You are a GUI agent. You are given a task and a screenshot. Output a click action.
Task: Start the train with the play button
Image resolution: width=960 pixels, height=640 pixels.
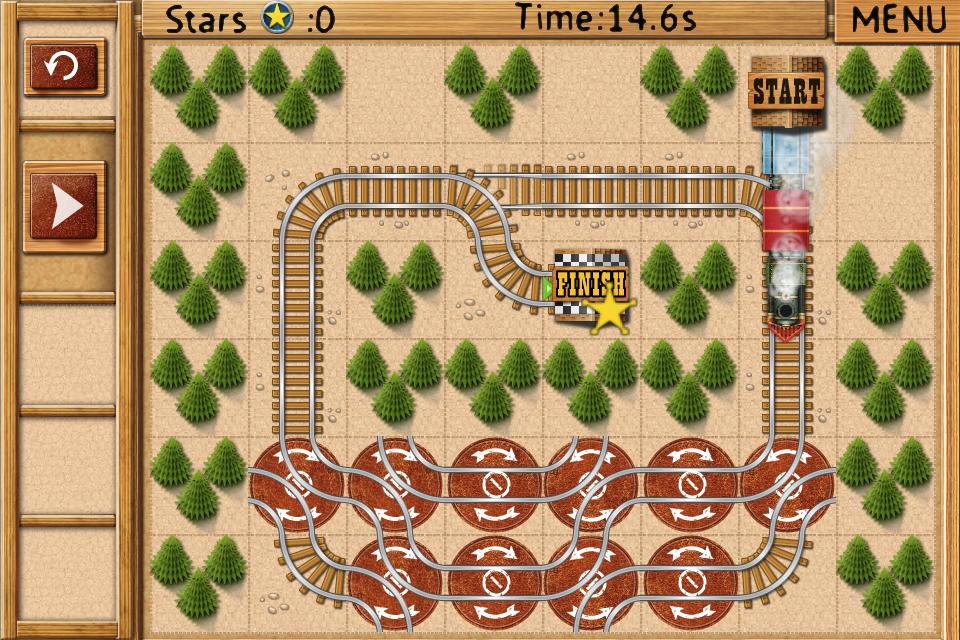click(65, 207)
